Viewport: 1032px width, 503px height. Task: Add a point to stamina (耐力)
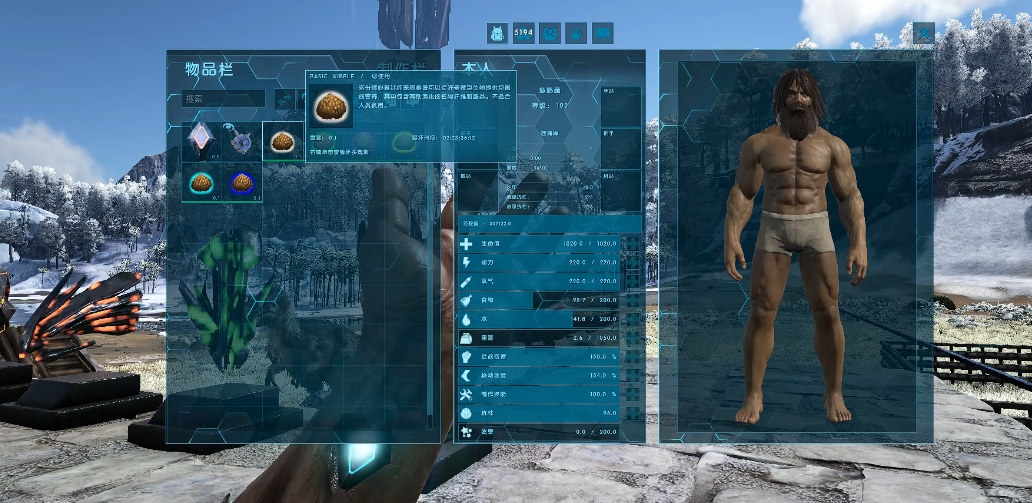tap(632, 262)
